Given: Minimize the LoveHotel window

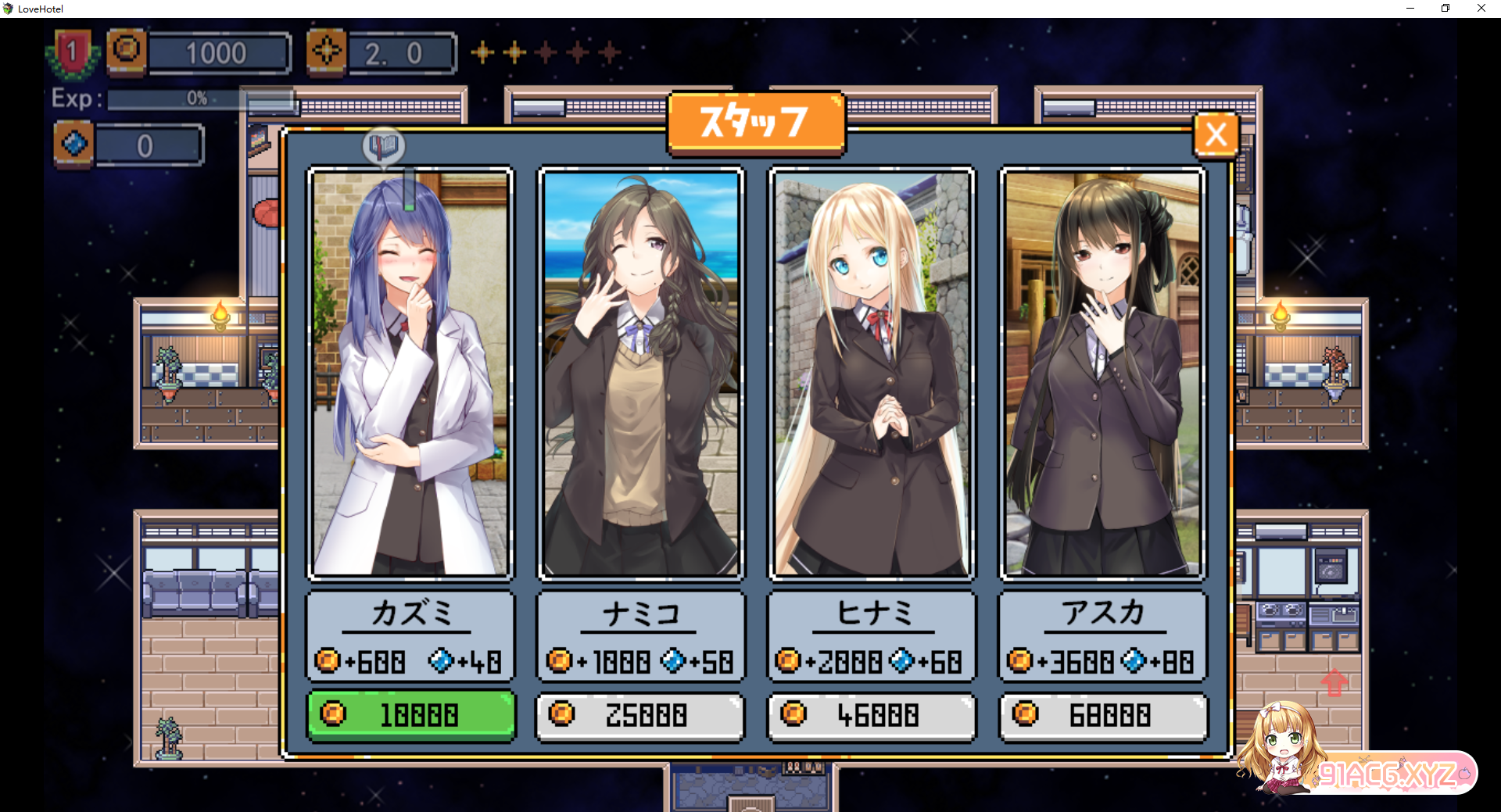Looking at the screenshot, I should coord(1410,9).
